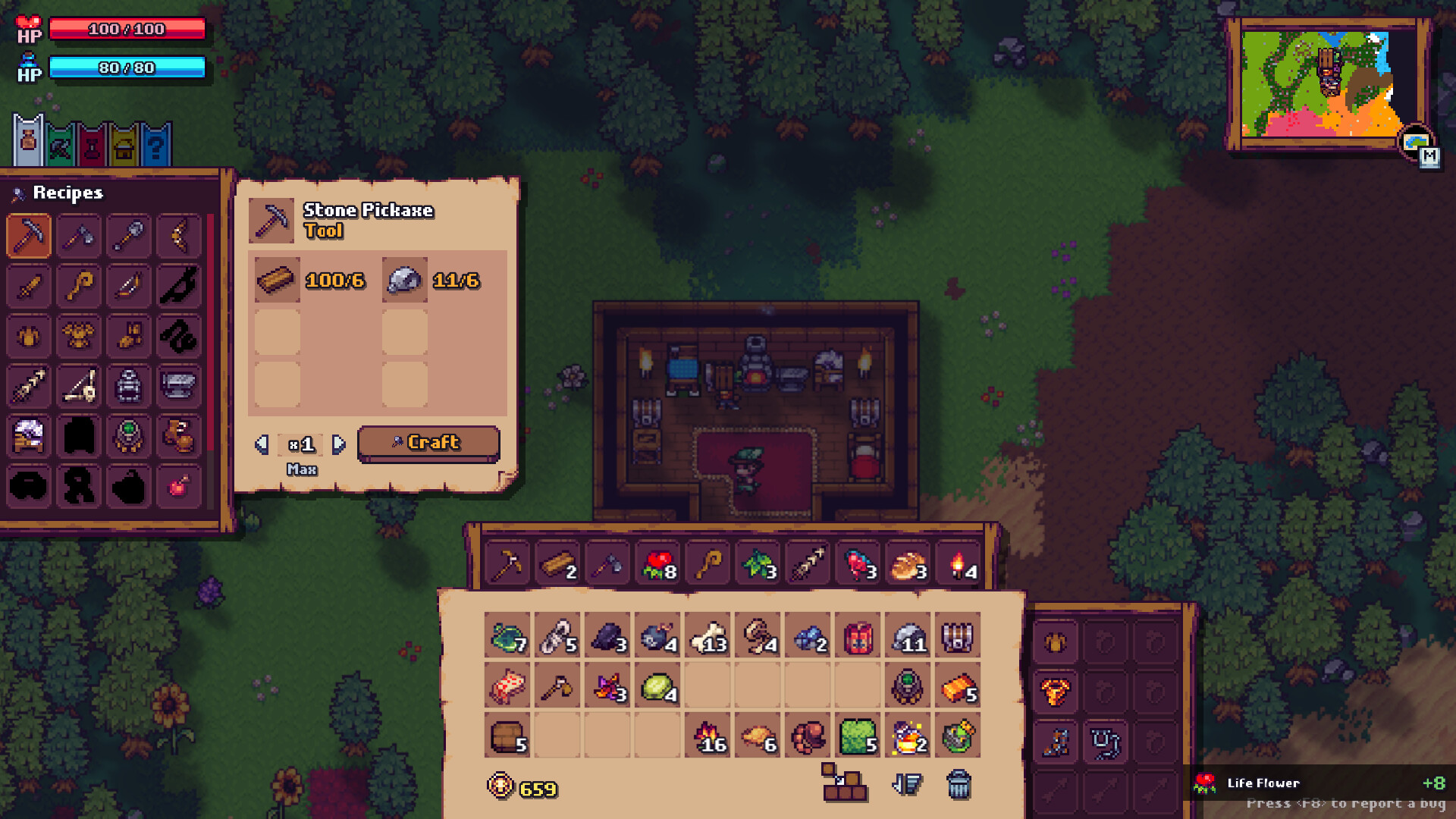
Task: Click the wood ingredient icon showing 100/6
Action: (277, 281)
